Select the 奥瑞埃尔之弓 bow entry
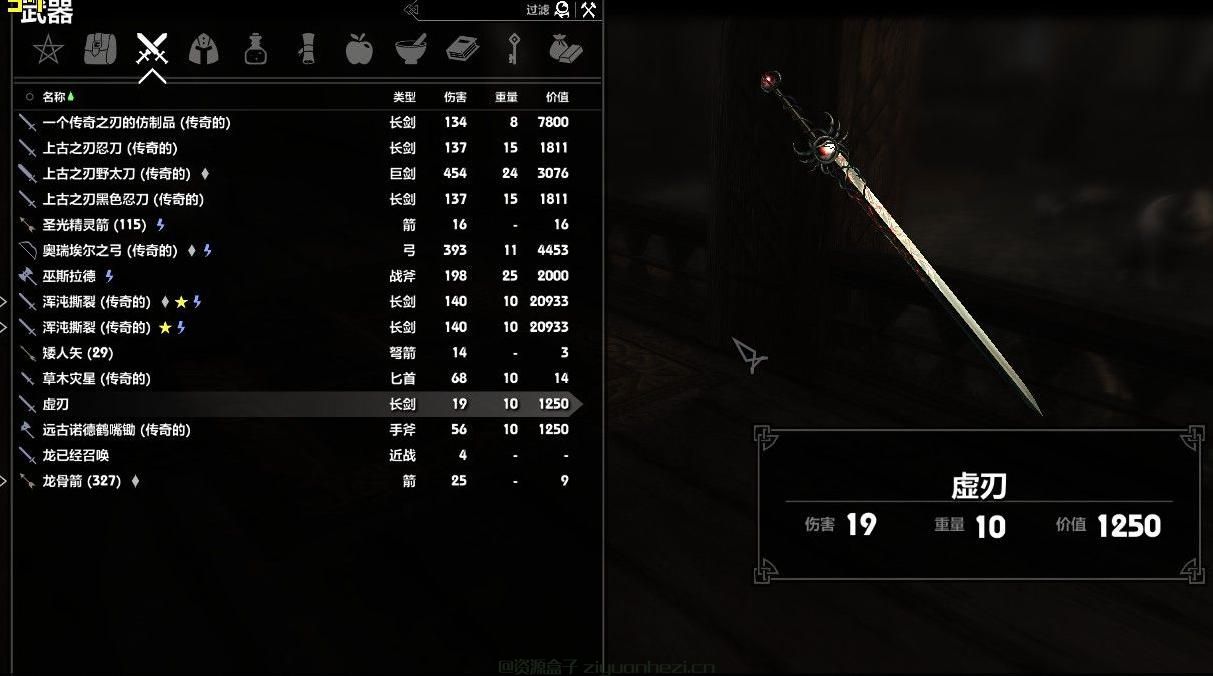The image size is (1213, 676). [x=110, y=251]
